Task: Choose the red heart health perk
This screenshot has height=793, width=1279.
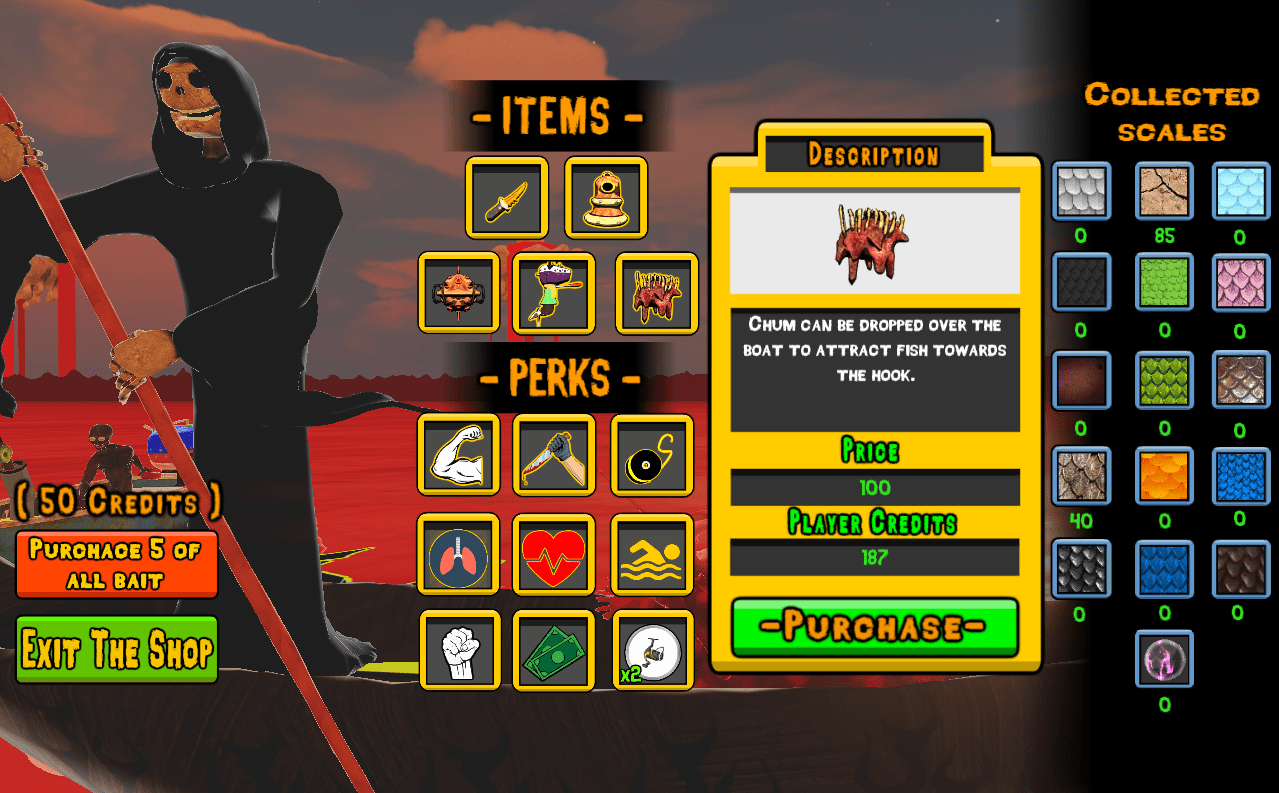Action: point(554,554)
